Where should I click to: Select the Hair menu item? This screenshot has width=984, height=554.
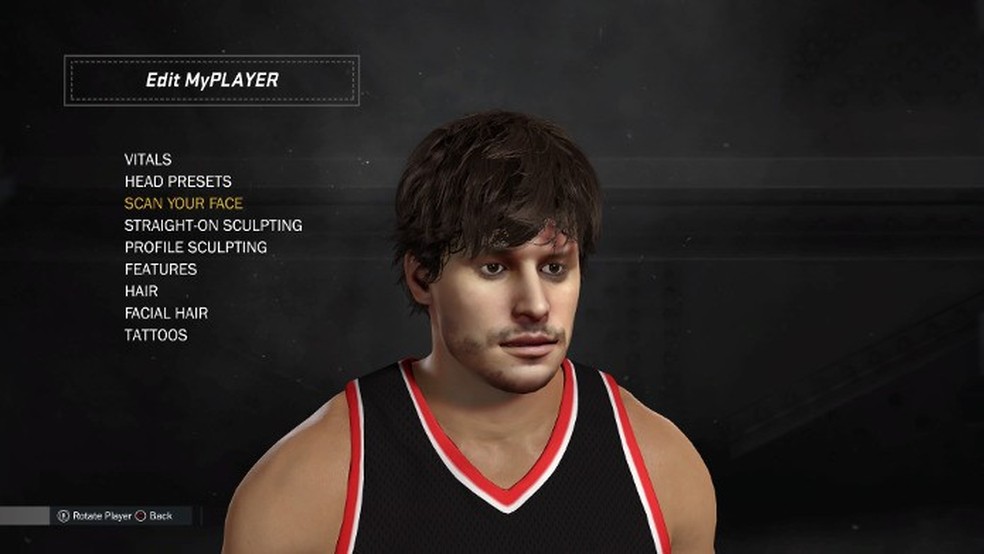coord(141,291)
